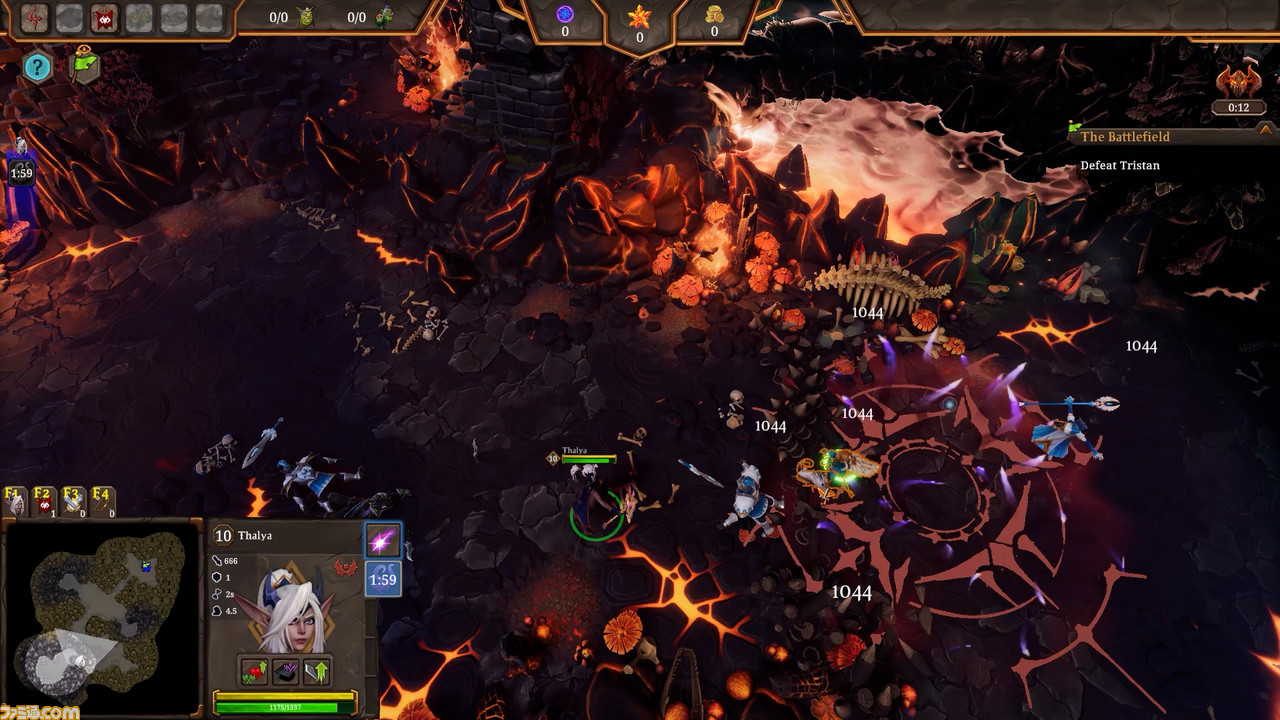Screen dimensions: 1280x720
Task: Click the blue cooldown ability showing 1:59
Action: click(x=383, y=579)
